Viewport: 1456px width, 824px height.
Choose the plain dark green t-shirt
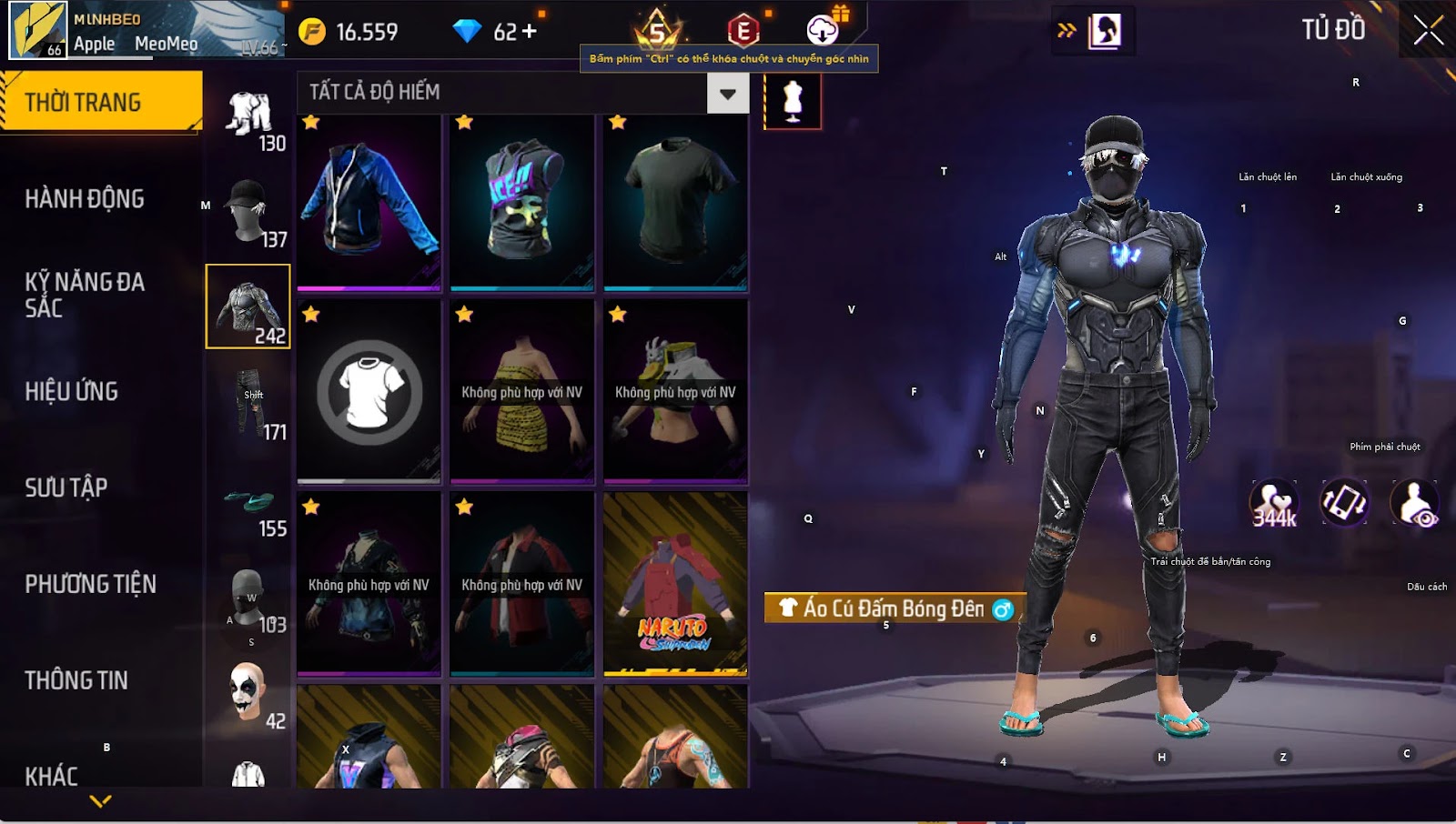click(675, 202)
